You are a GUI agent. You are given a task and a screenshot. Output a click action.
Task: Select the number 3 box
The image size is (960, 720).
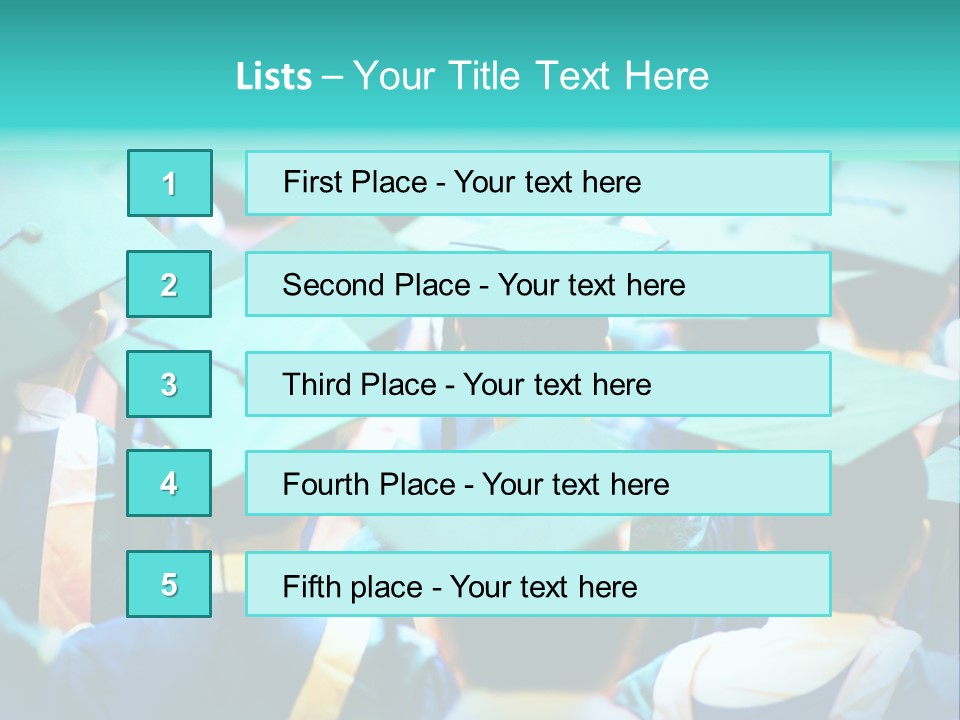[169, 384]
